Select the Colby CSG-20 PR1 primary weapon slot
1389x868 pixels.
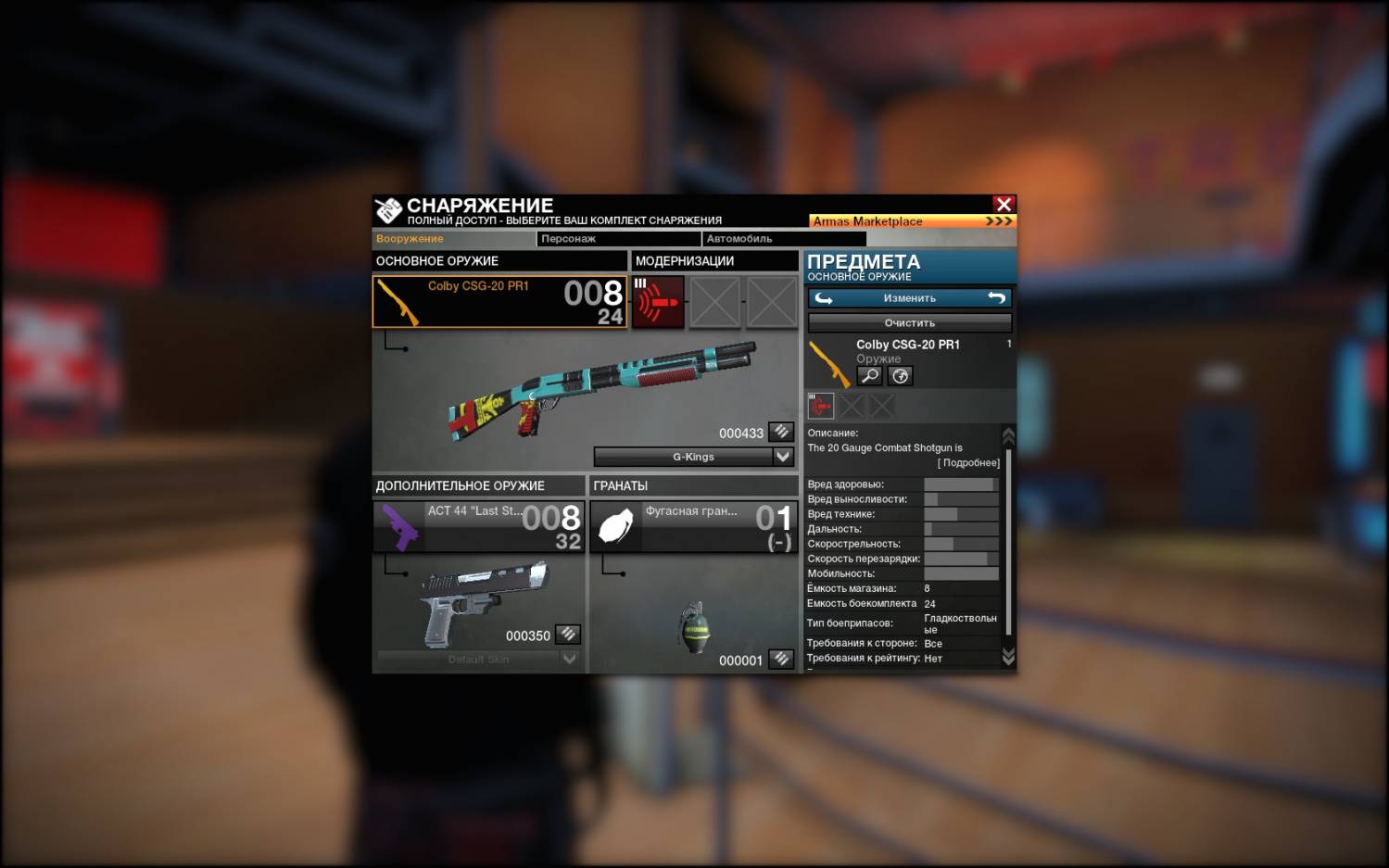(x=499, y=302)
